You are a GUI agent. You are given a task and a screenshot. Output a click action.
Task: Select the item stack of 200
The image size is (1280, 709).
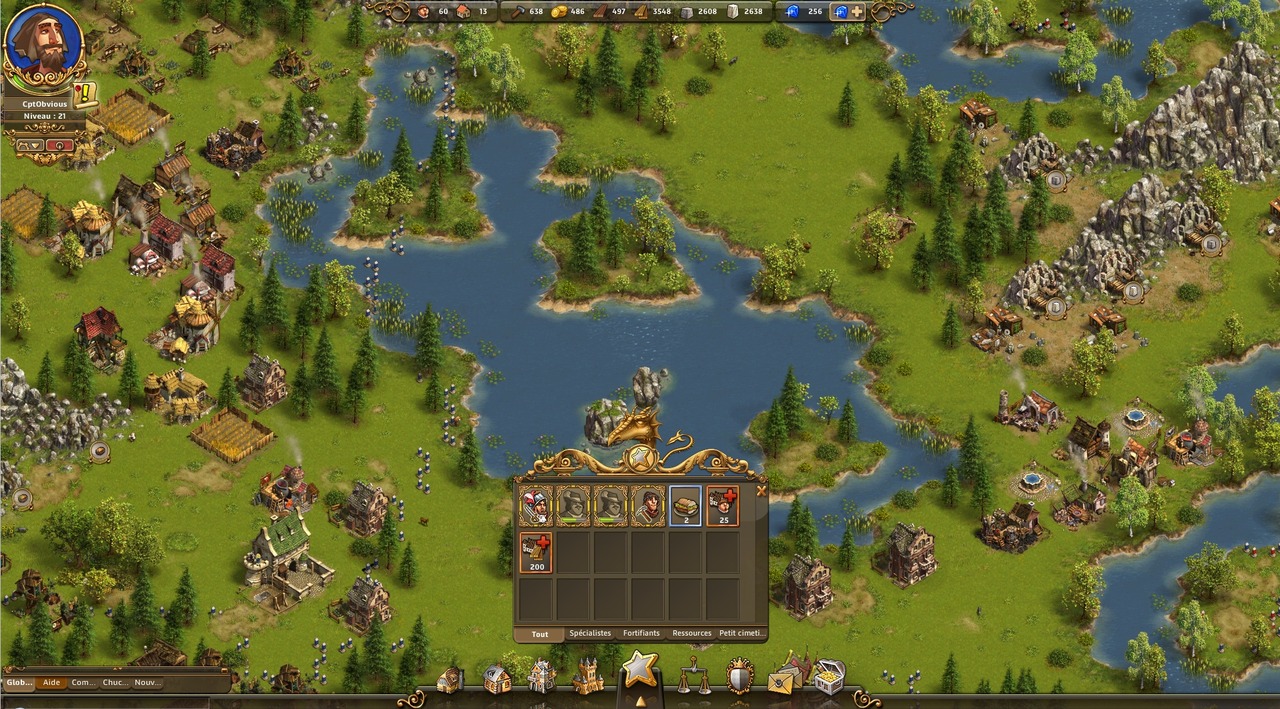[536, 552]
